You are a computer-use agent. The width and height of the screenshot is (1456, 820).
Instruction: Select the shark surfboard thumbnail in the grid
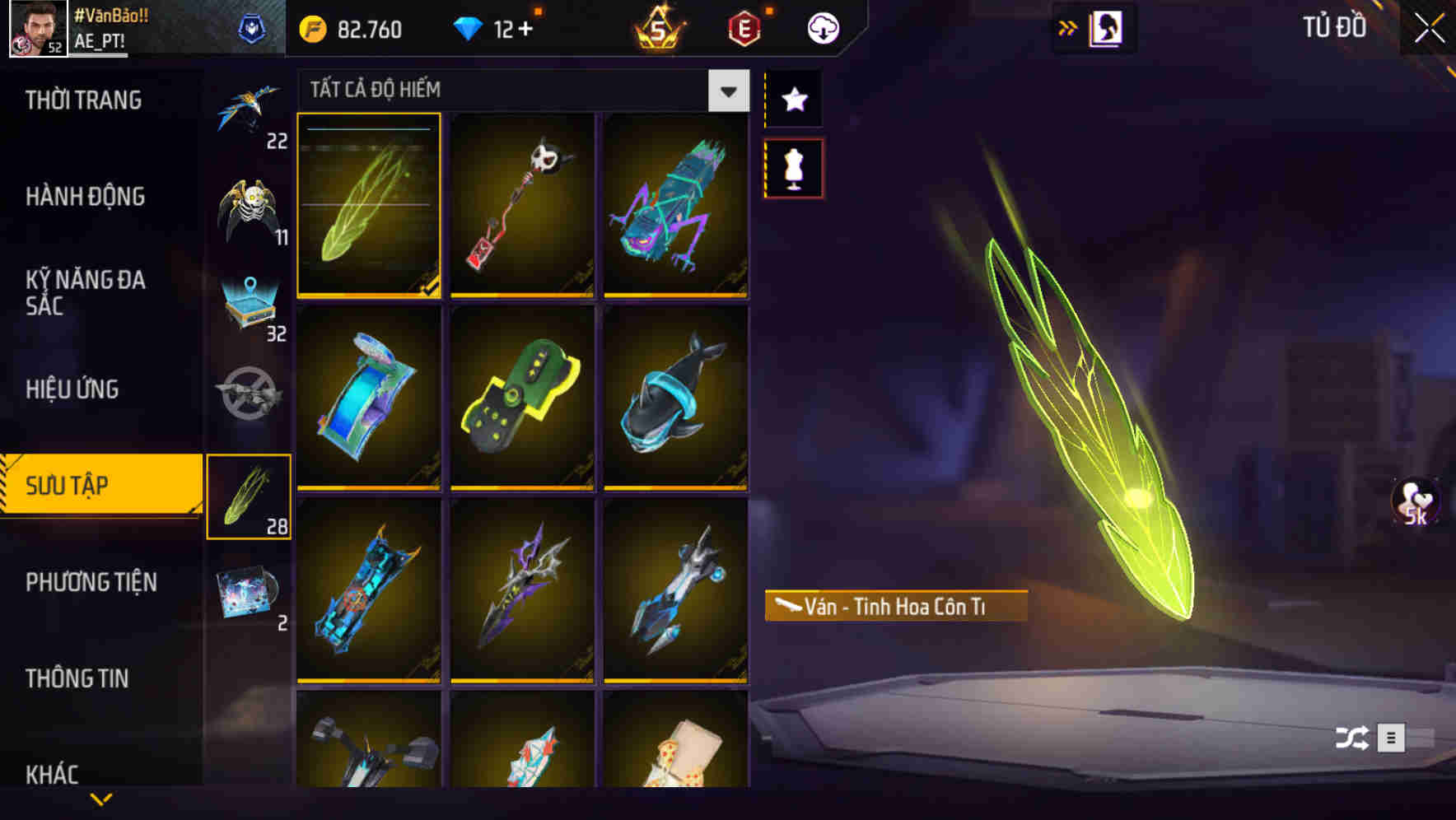tap(675, 401)
